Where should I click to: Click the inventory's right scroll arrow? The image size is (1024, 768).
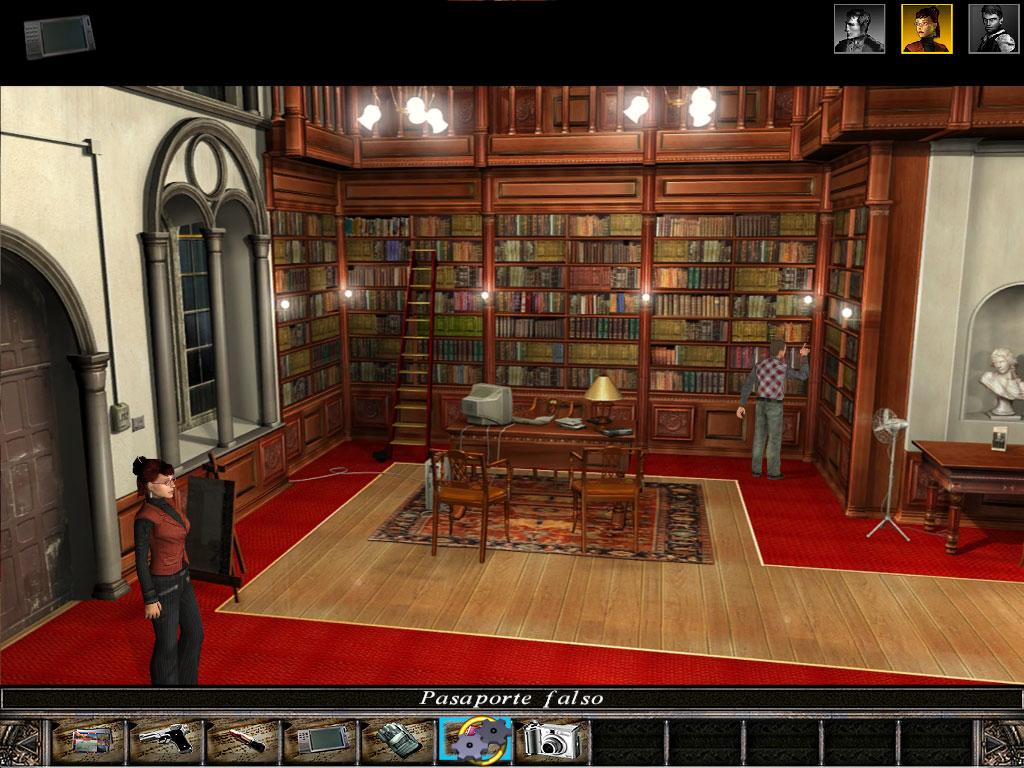click(x=1003, y=741)
